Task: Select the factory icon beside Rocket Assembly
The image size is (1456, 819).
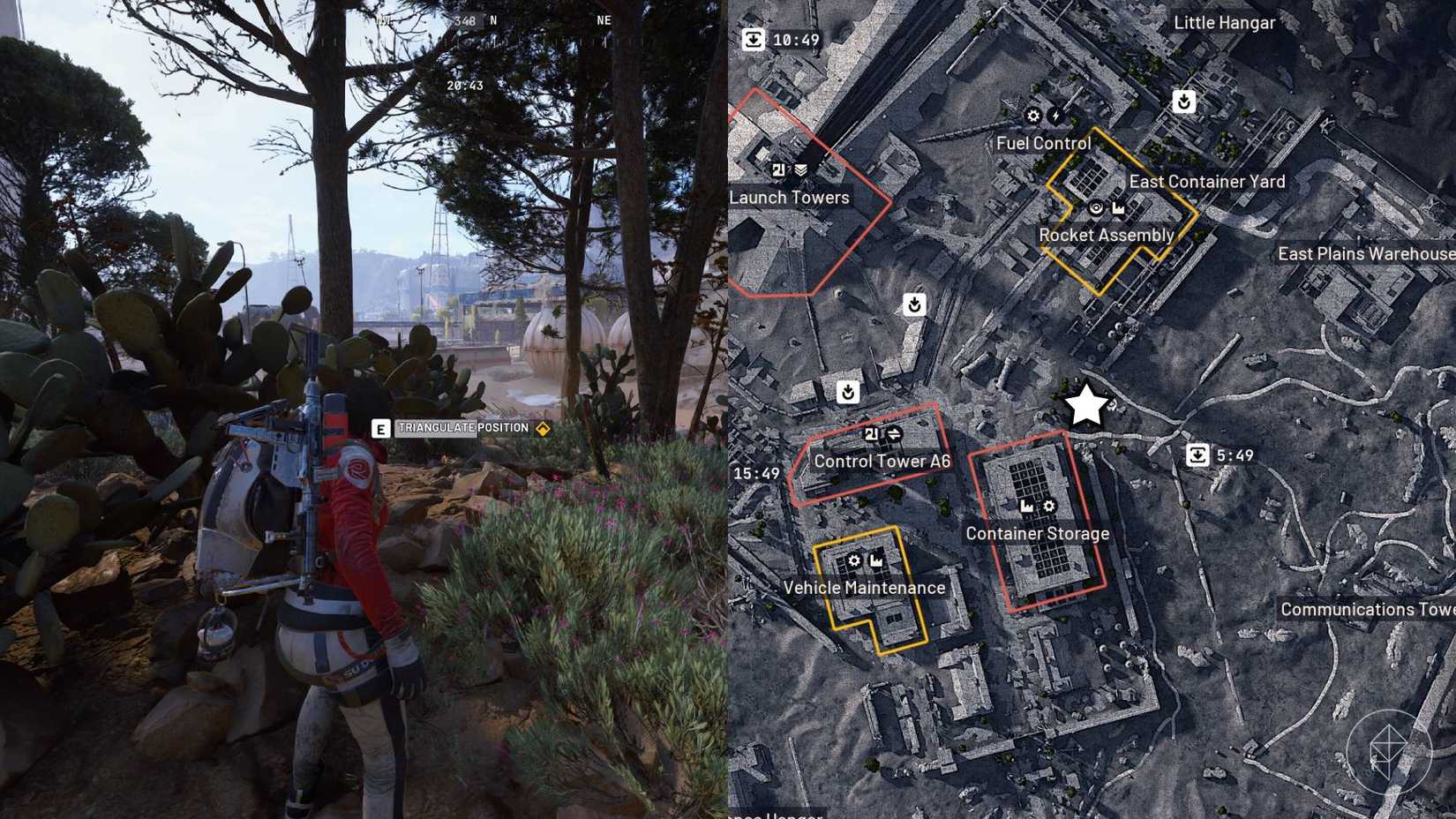Action: pyautogui.click(x=1119, y=209)
